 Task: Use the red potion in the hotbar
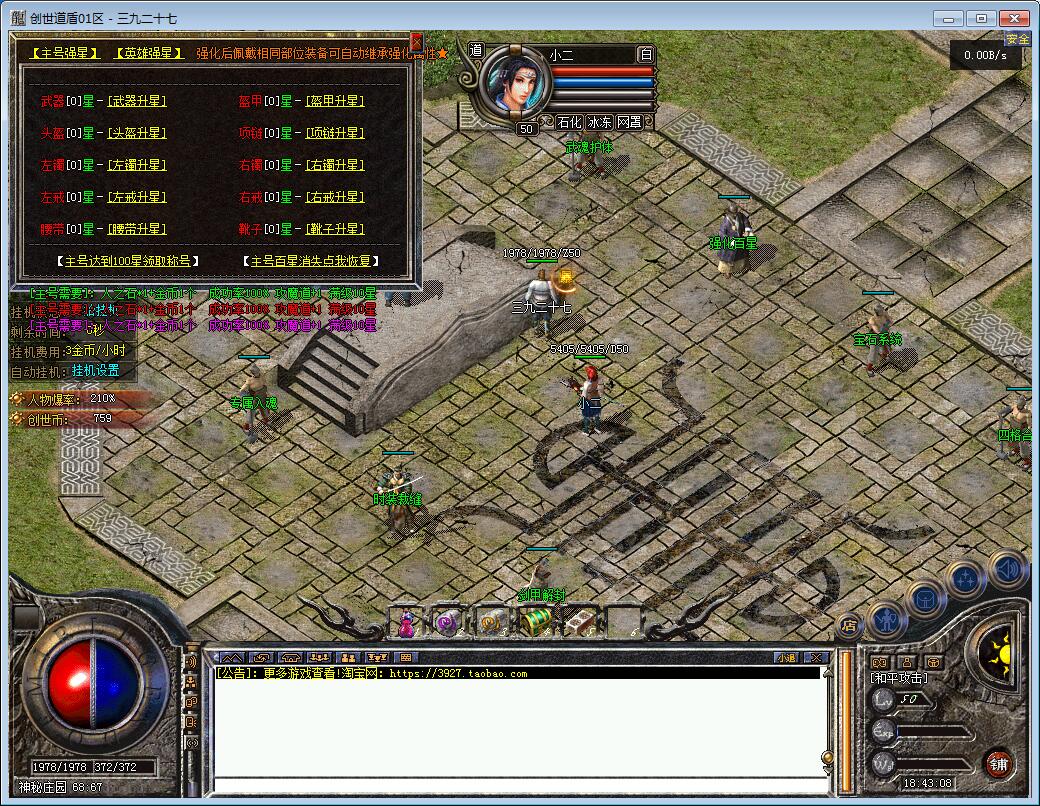[x=407, y=623]
